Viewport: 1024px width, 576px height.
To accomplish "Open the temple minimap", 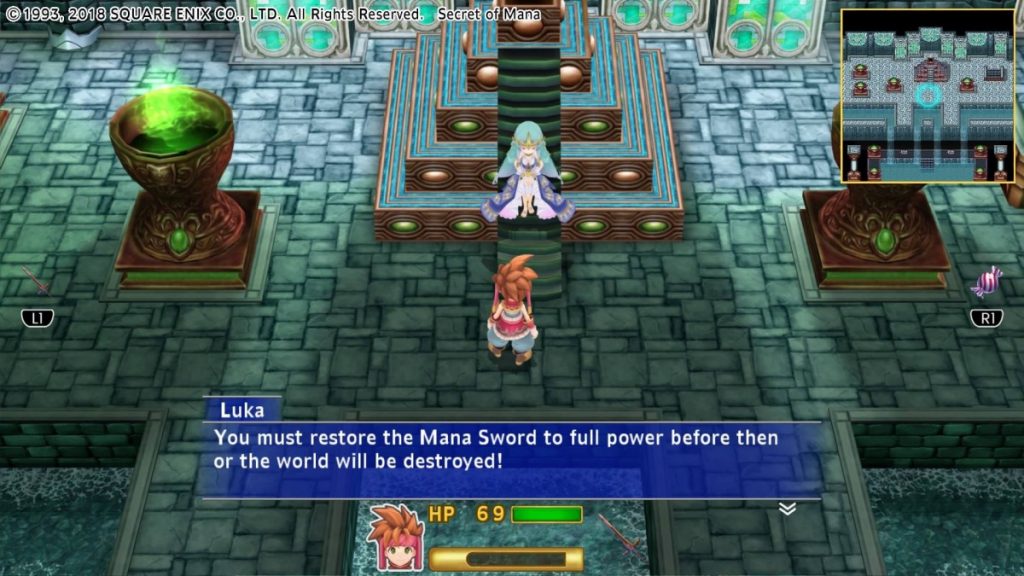I will tap(927, 96).
